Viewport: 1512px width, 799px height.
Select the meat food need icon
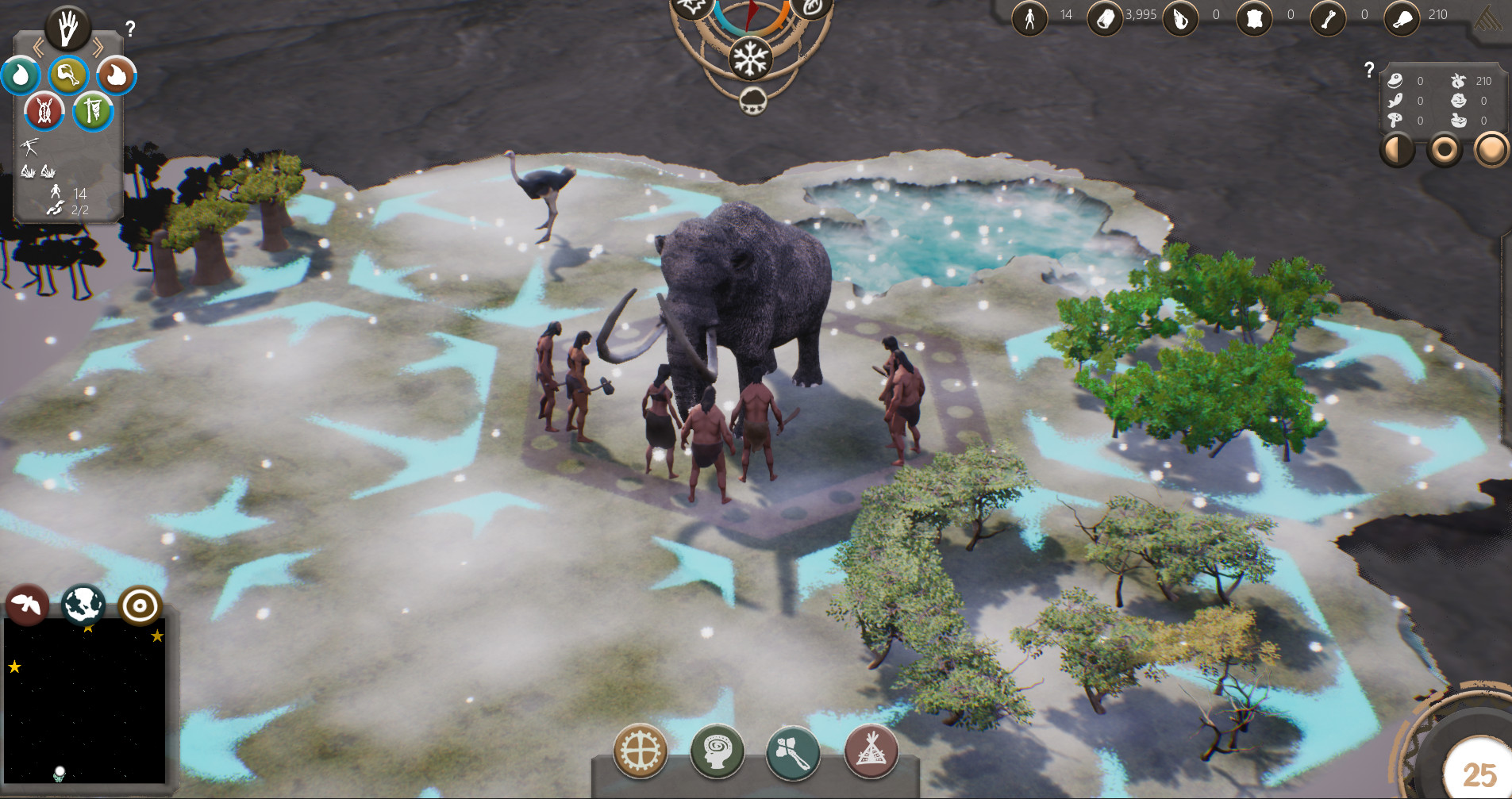click(67, 75)
